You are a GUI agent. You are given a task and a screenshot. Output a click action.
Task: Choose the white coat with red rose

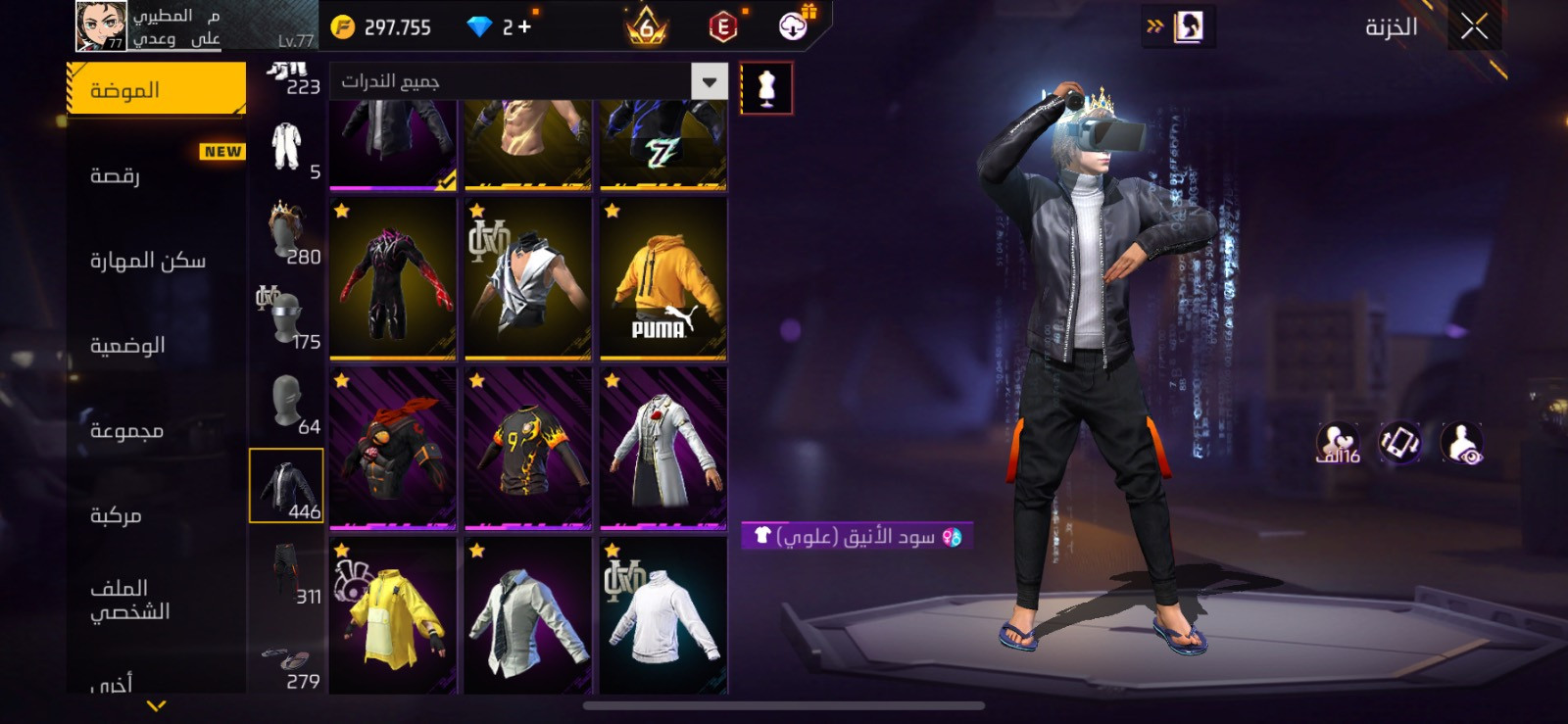(663, 450)
